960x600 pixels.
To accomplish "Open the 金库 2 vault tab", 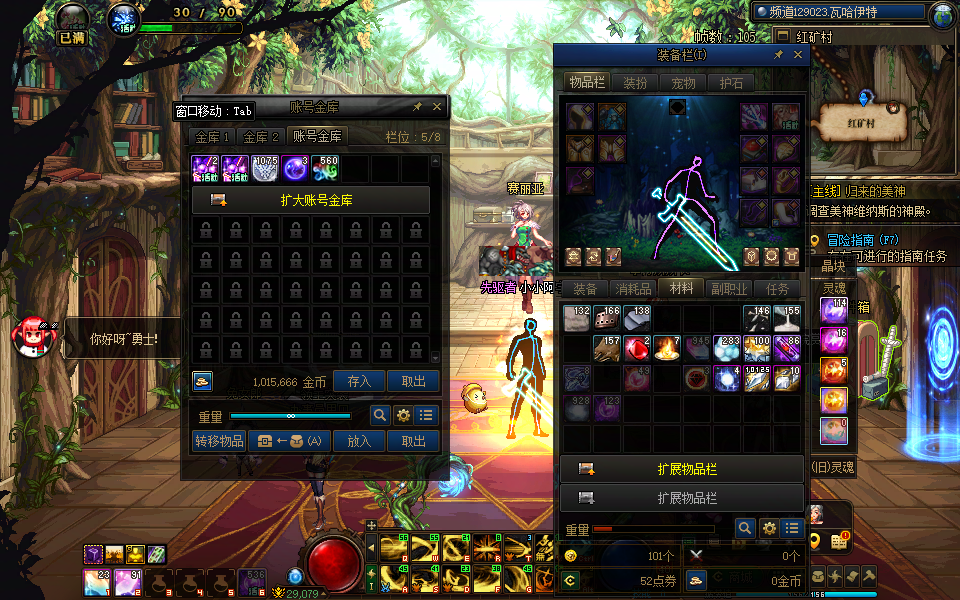I will tap(261, 137).
